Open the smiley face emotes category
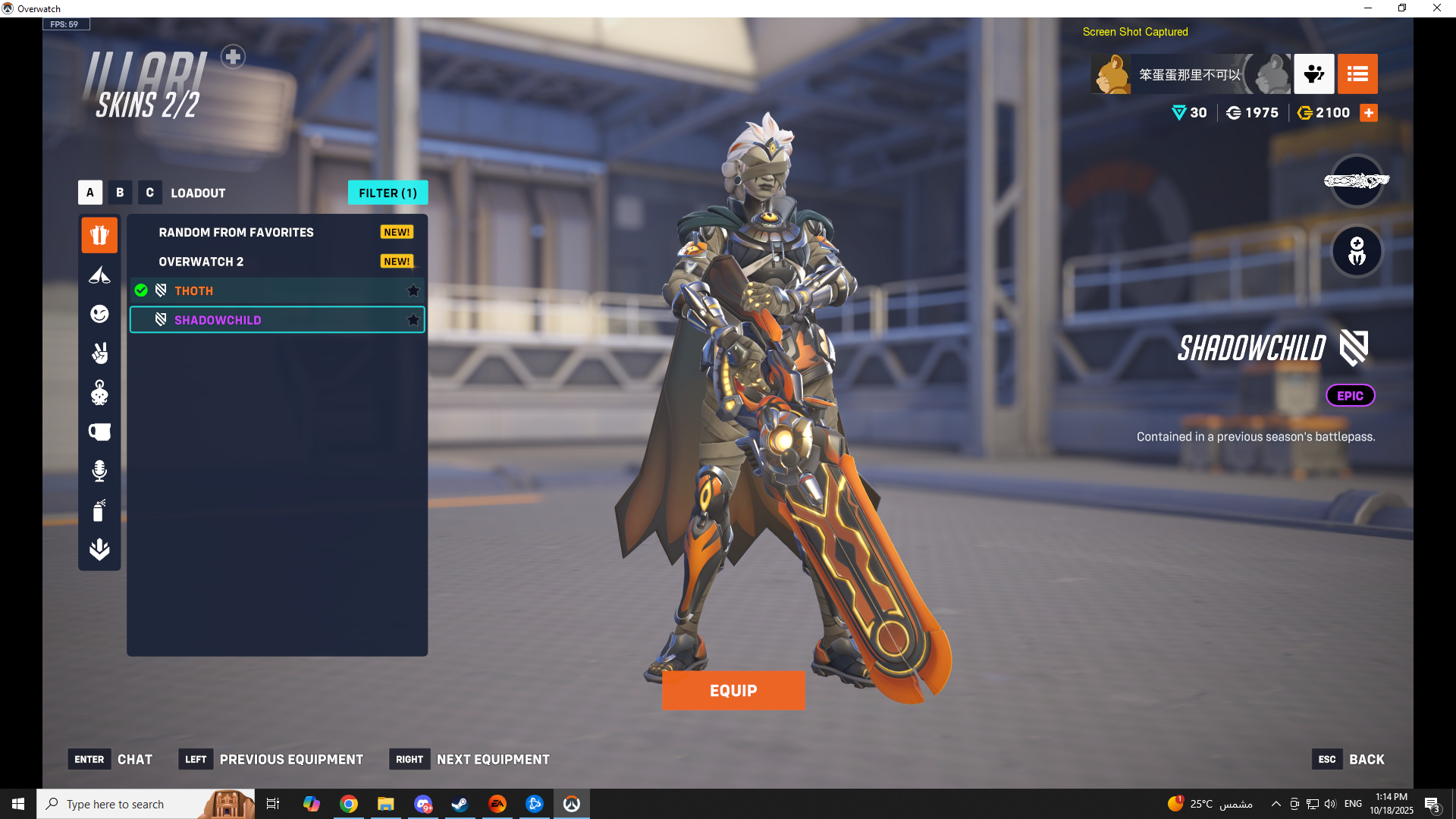 click(99, 314)
